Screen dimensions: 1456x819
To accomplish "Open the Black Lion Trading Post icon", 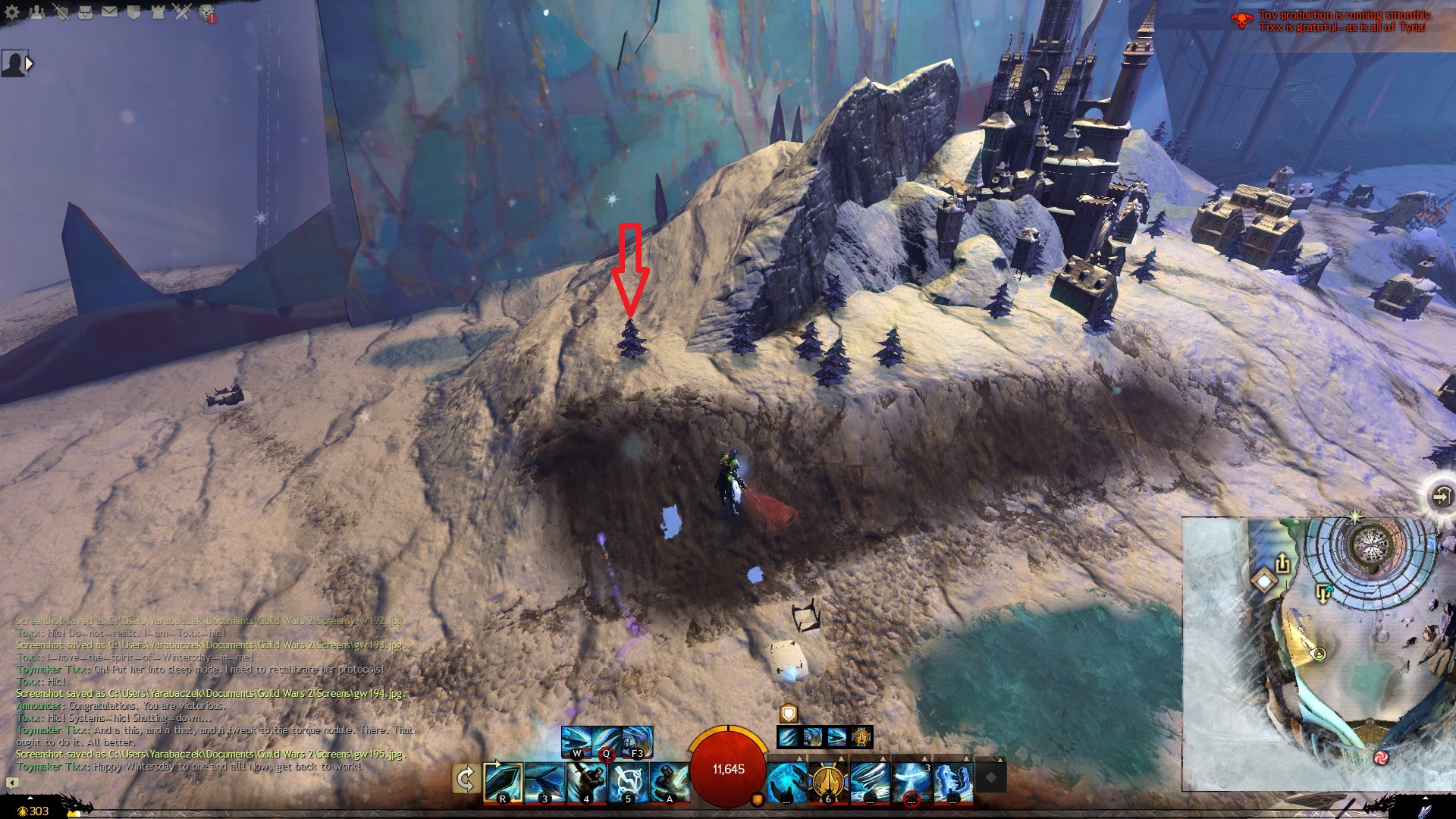I will click(207, 13).
